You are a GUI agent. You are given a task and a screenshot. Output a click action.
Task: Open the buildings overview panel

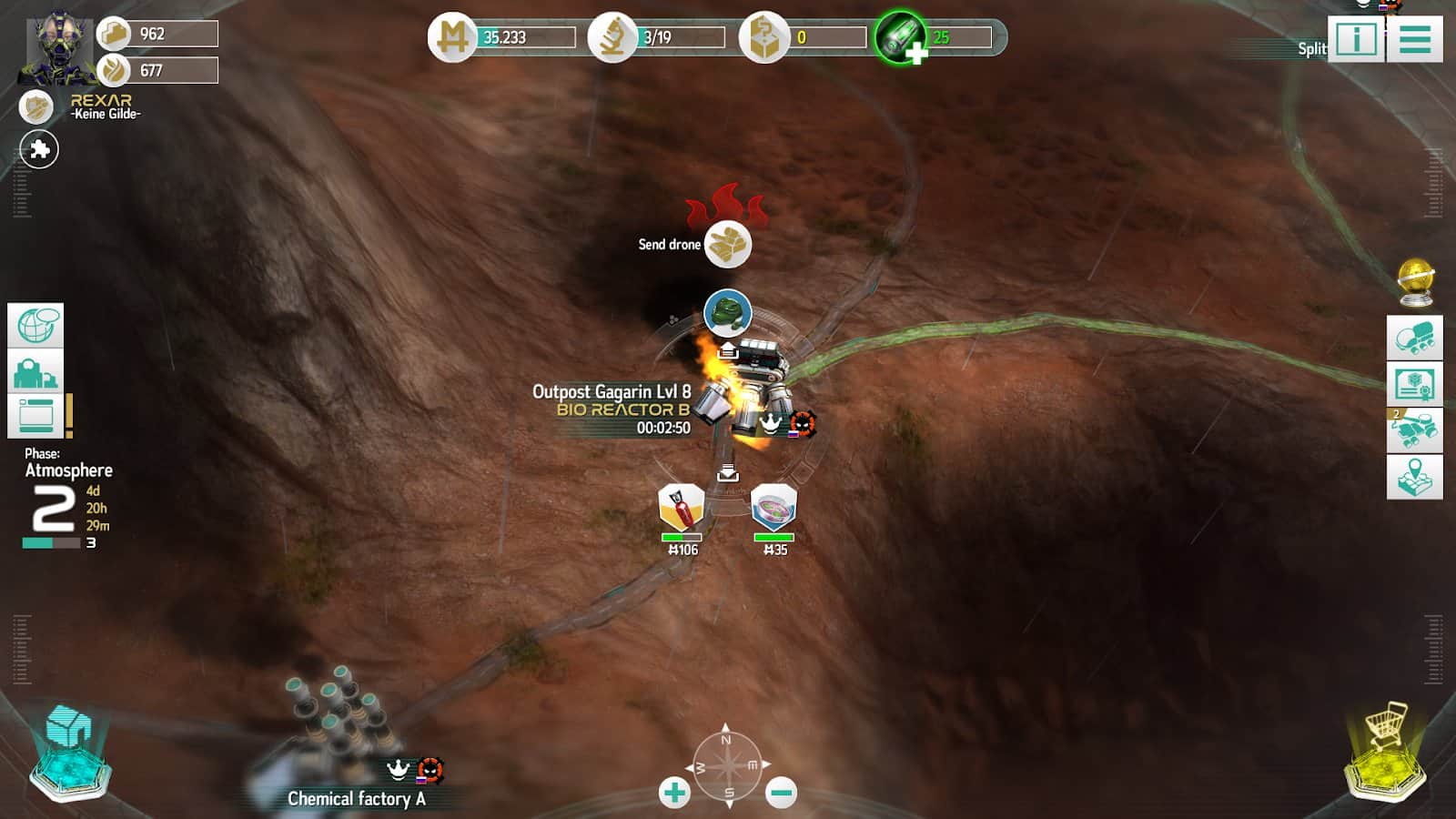click(x=35, y=372)
